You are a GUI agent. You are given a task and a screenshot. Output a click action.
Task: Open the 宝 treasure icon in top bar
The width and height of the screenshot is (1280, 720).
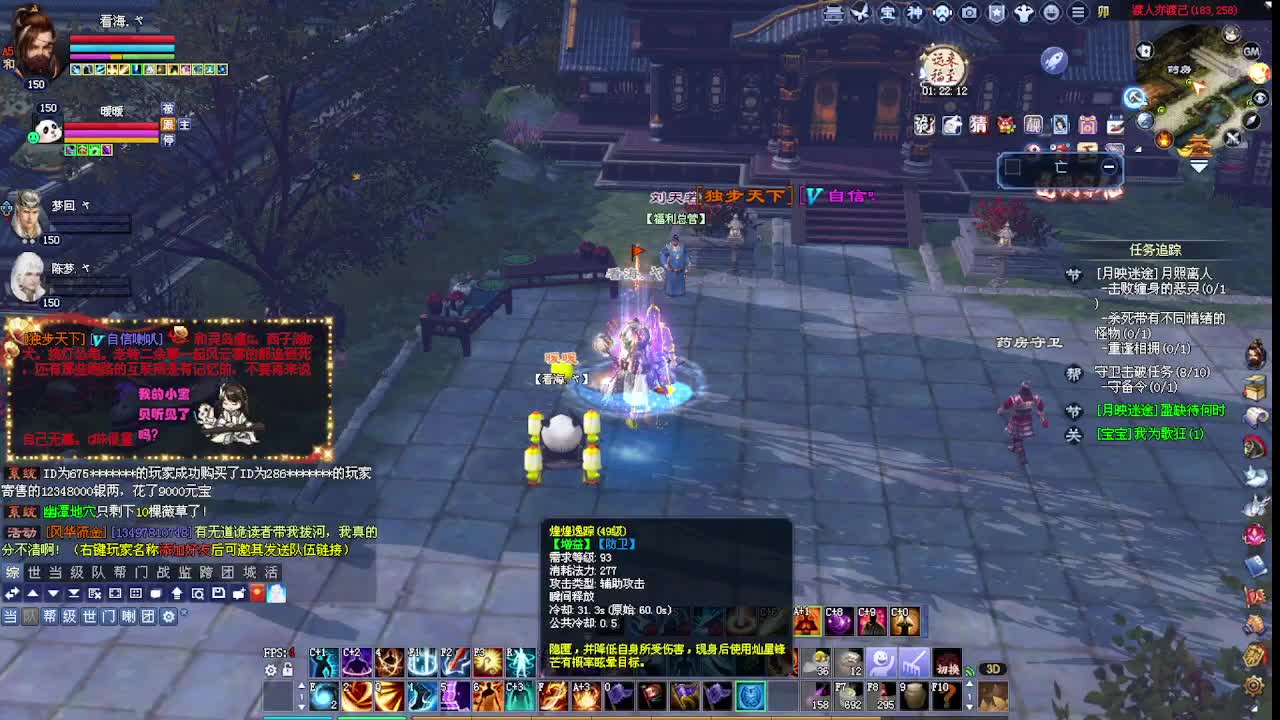(889, 14)
